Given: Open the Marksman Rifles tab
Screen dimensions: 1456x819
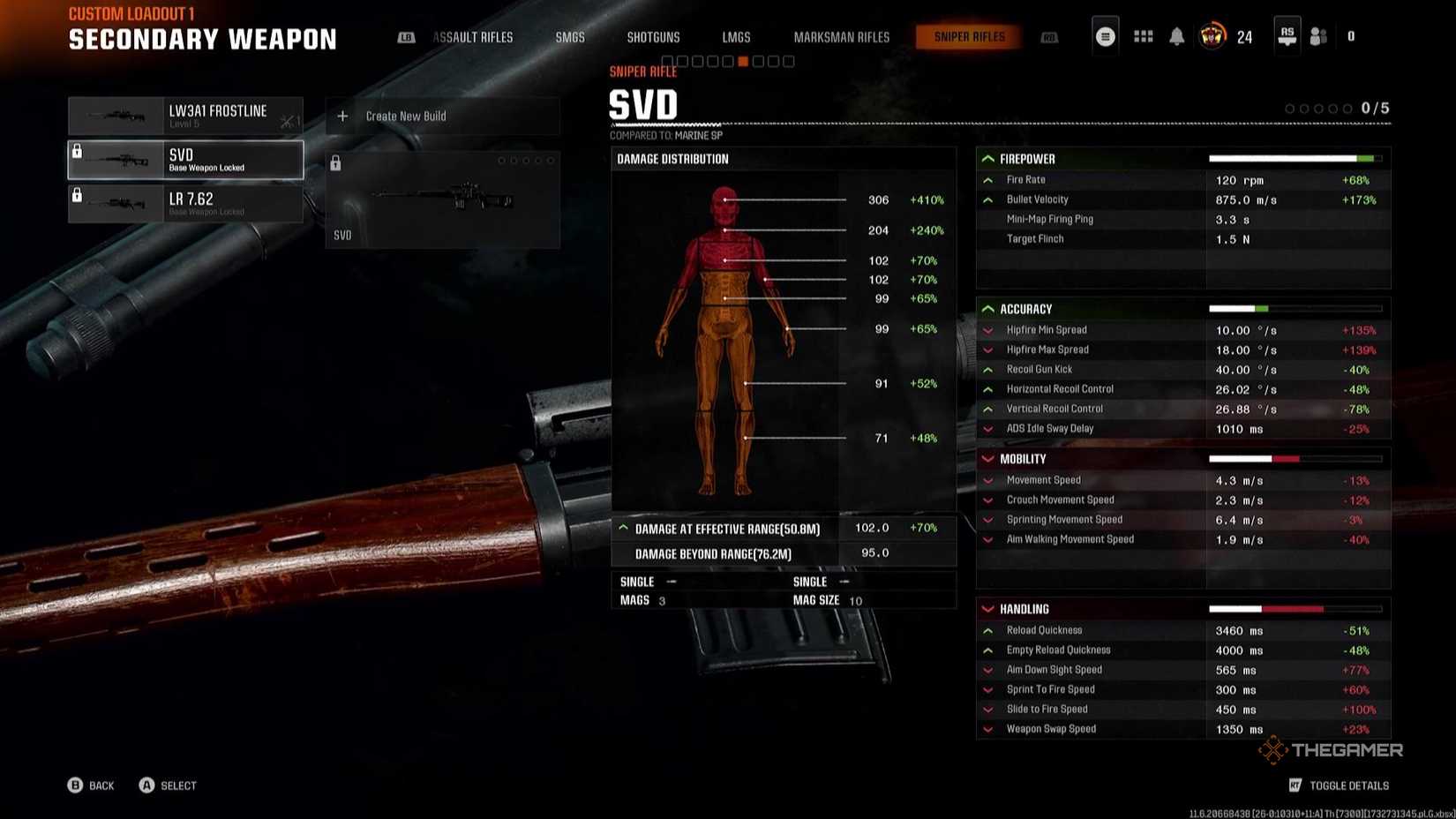Looking at the screenshot, I should point(840,37).
